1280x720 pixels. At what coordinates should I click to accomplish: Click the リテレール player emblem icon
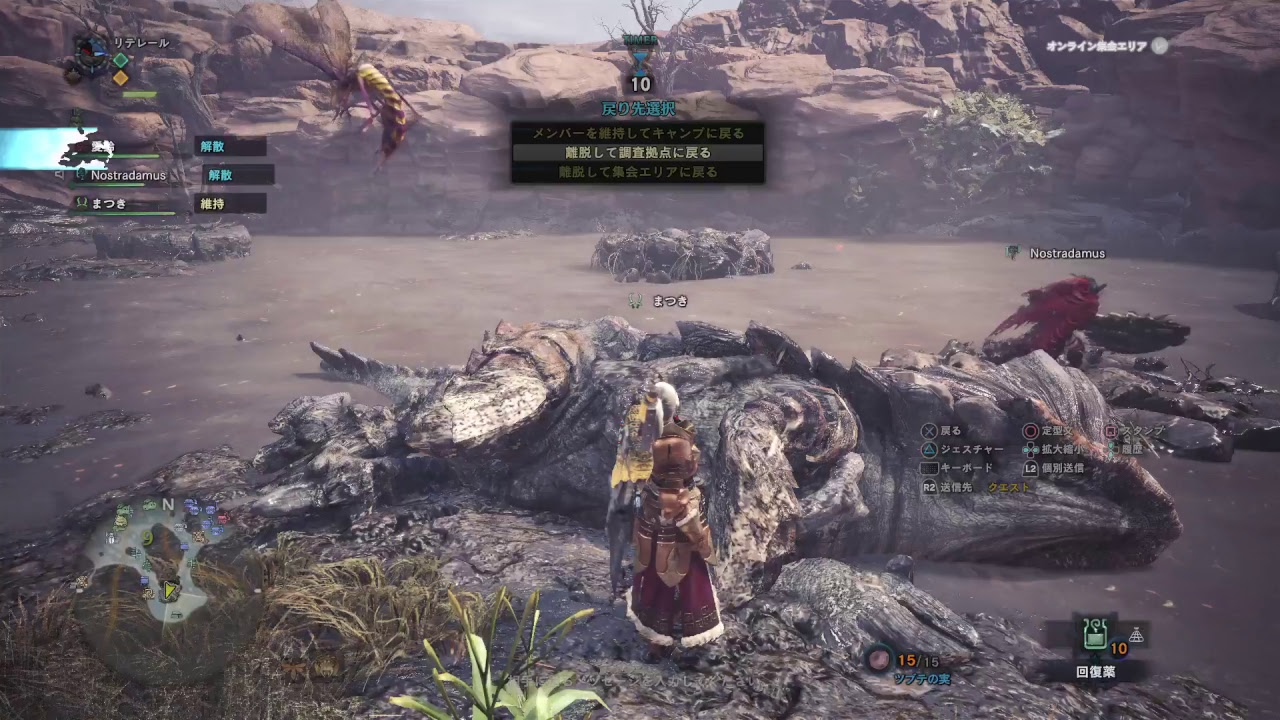pyautogui.click(x=93, y=50)
